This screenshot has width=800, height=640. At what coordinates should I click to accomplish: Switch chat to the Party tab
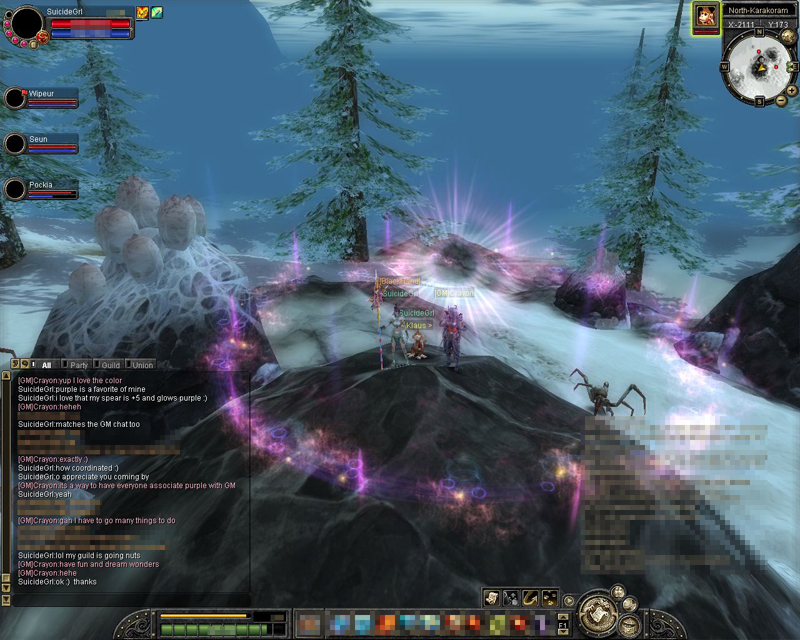click(78, 365)
